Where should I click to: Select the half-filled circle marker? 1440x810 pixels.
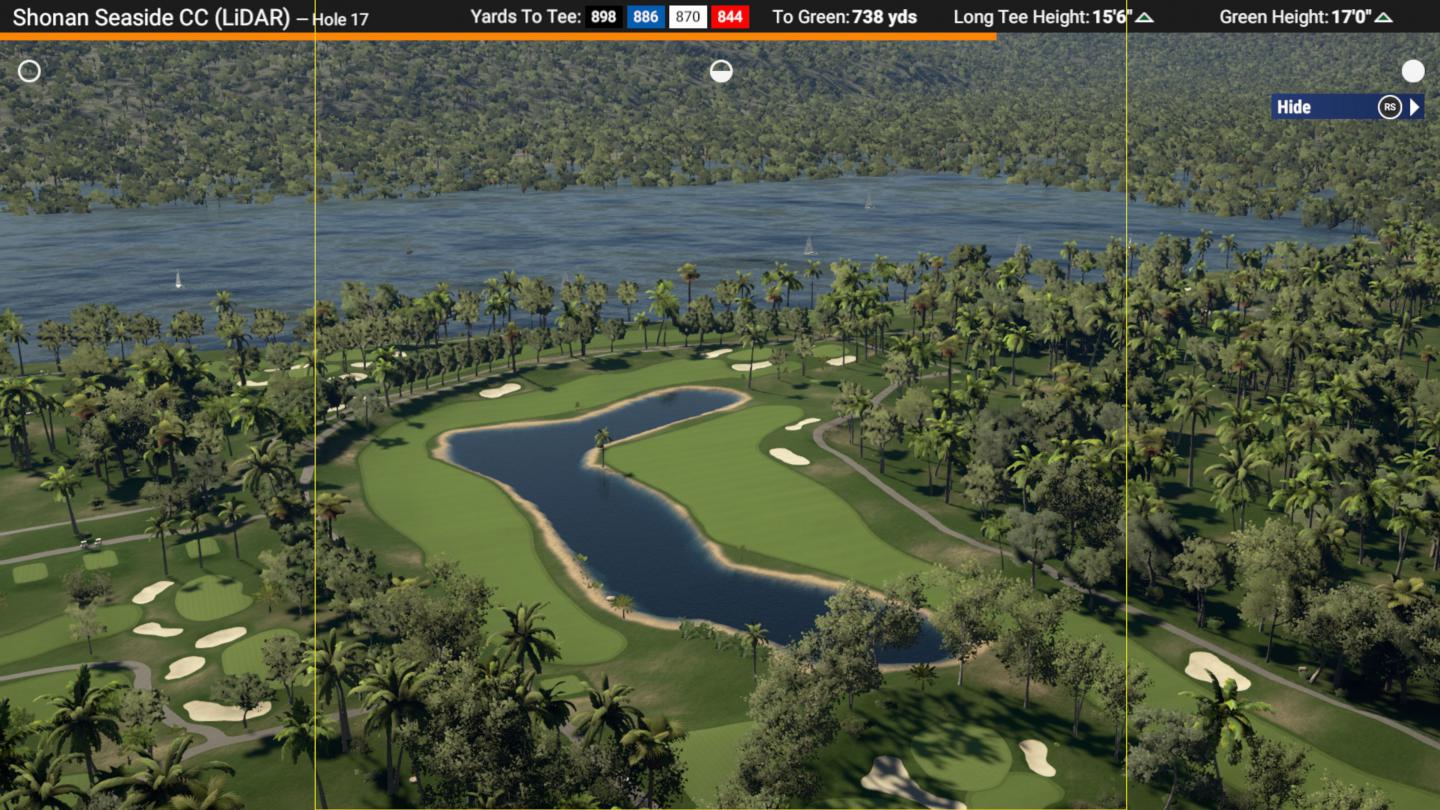pyautogui.click(x=721, y=71)
